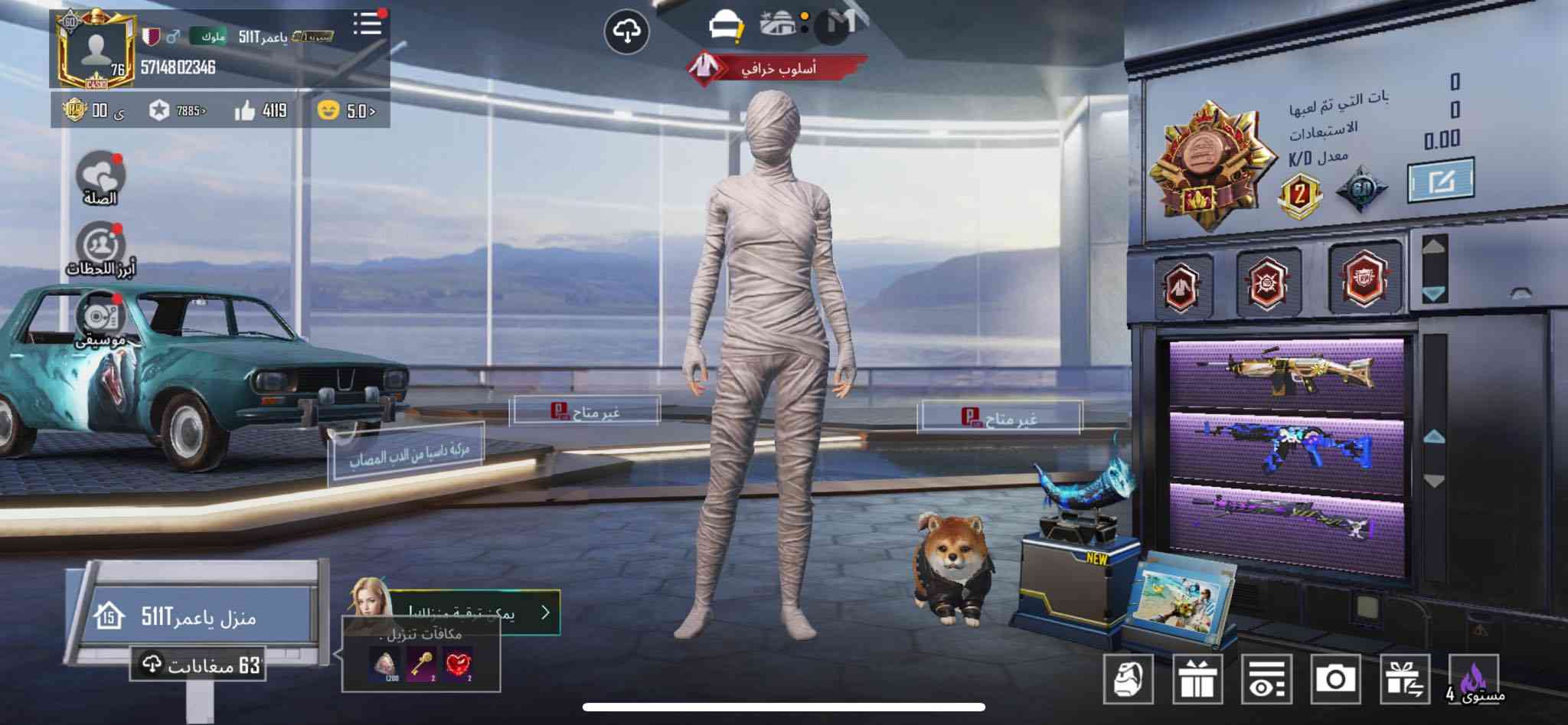Open the camera screenshot button

[x=1335, y=679]
